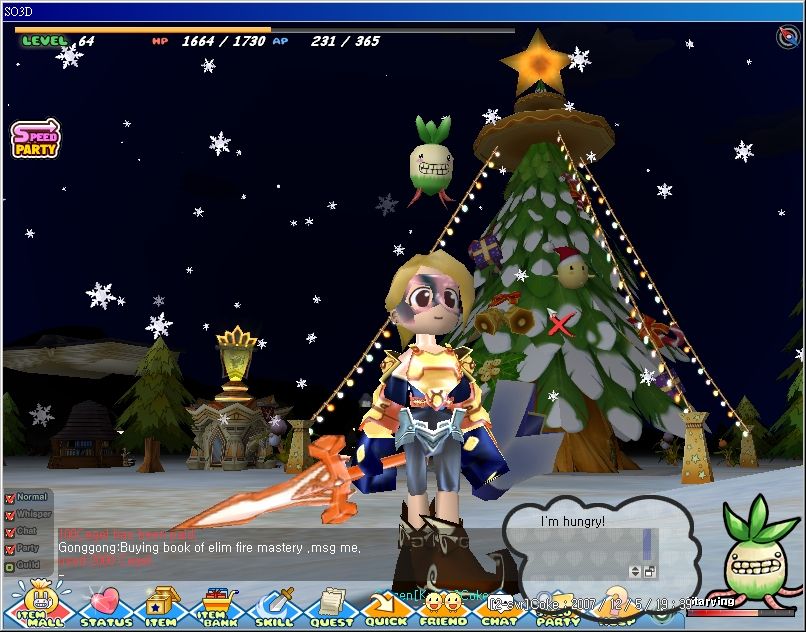Toggle the Chat channel filter checkbox
This screenshot has height=632, width=806.
point(10,531)
